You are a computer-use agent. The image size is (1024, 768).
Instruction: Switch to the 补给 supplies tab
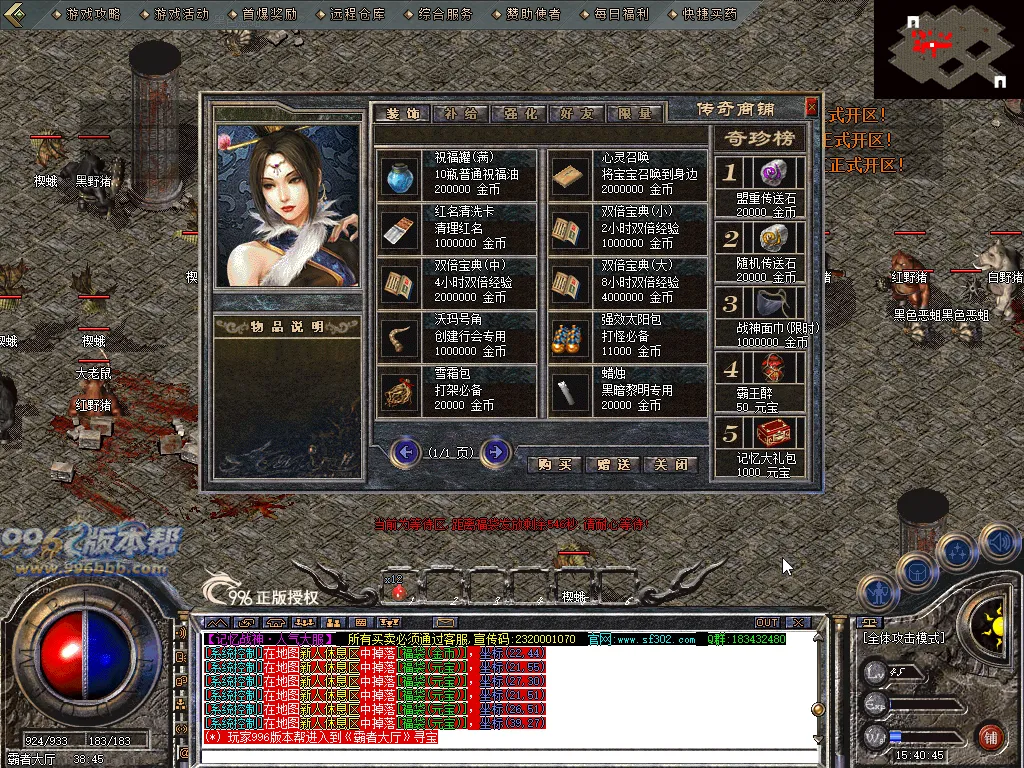pos(461,114)
